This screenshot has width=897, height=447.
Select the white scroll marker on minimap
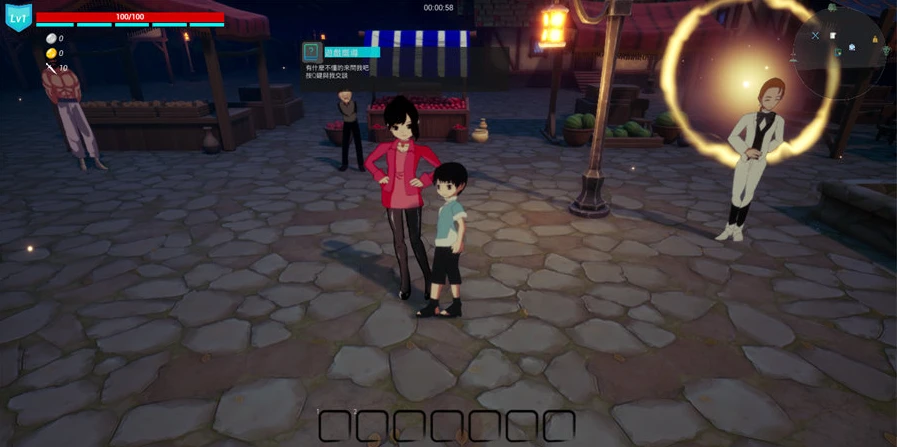(833, 36)
